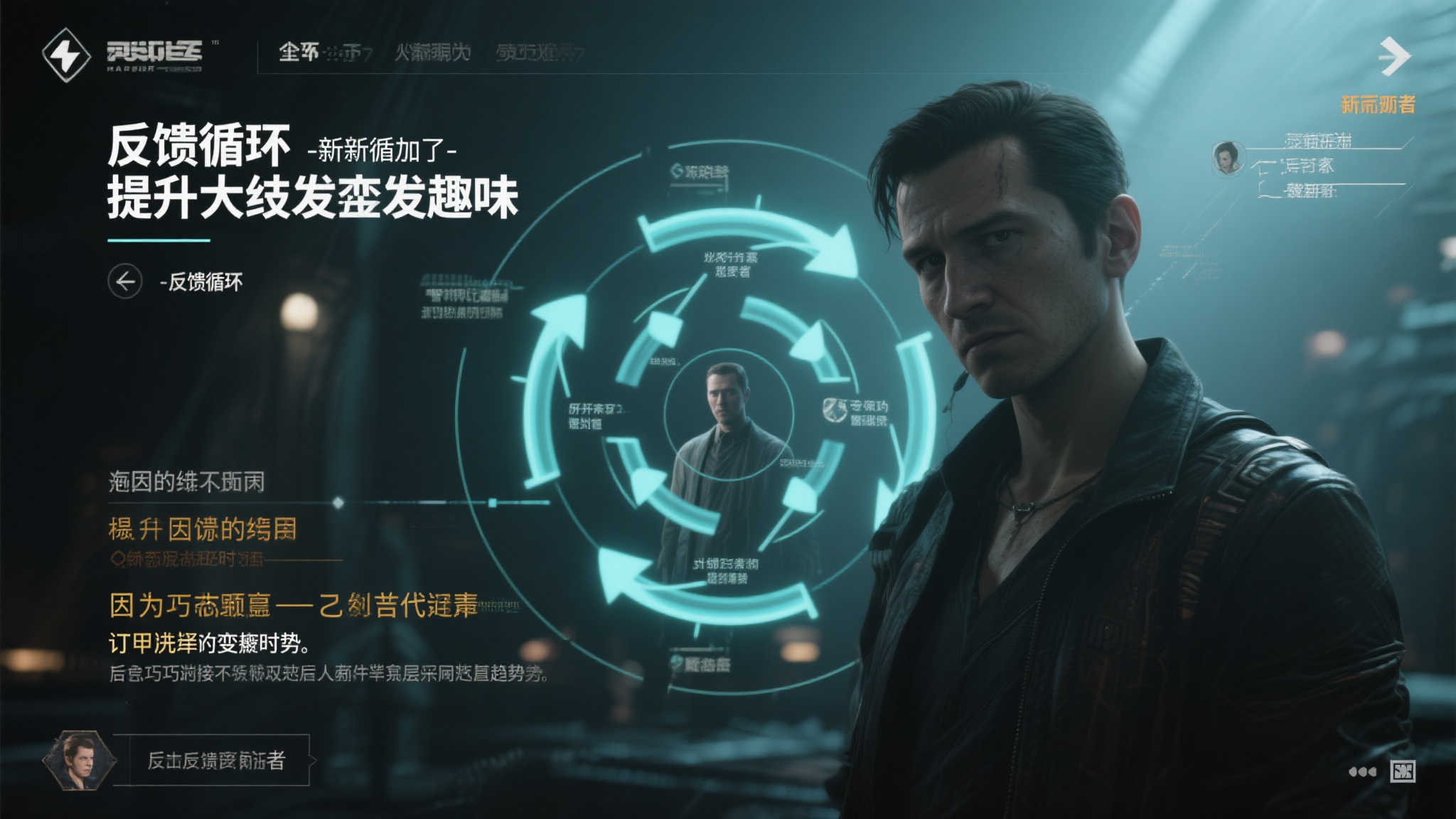
Task: Switch to the first top navigation tab
Action: pos(324,52)
